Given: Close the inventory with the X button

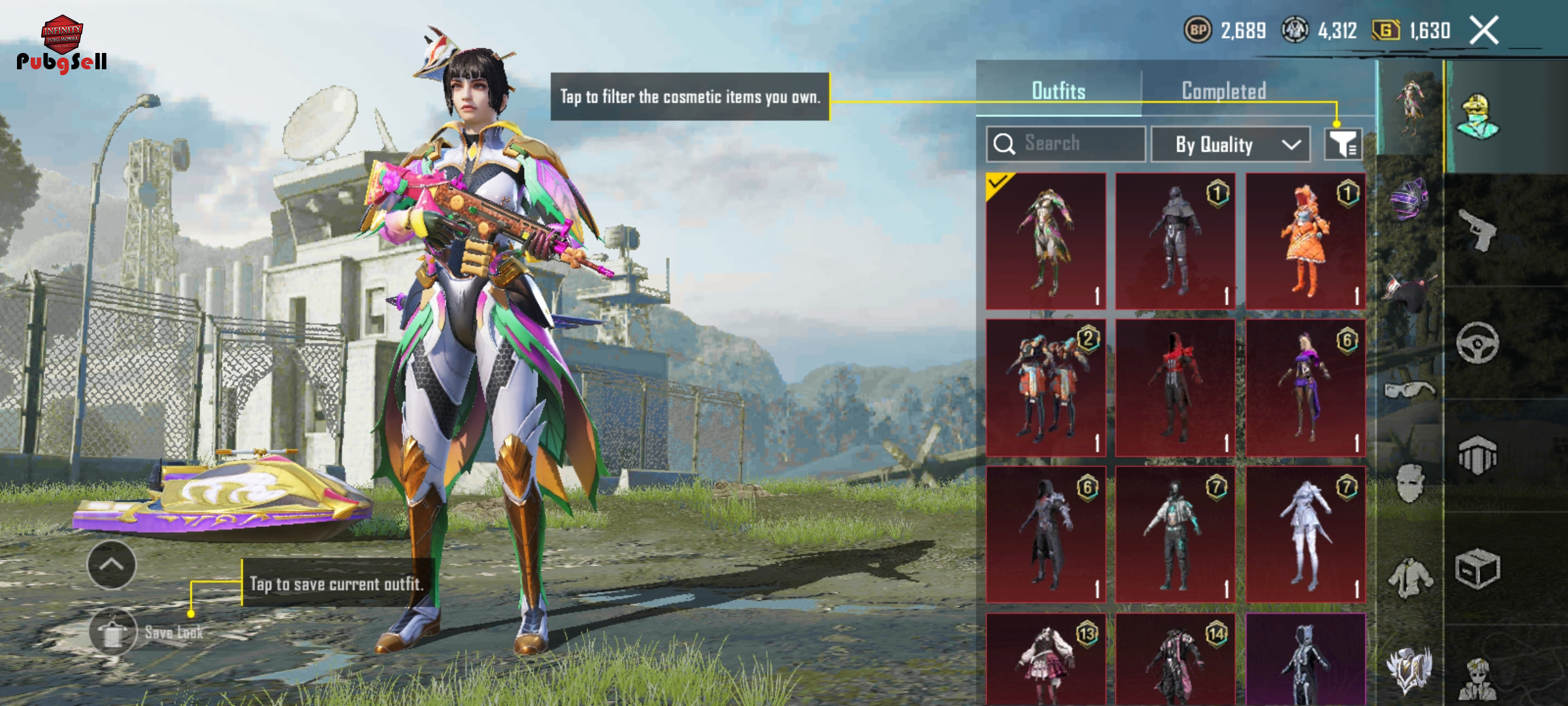Looking at the screenshot, I should tap(1484, 31).
